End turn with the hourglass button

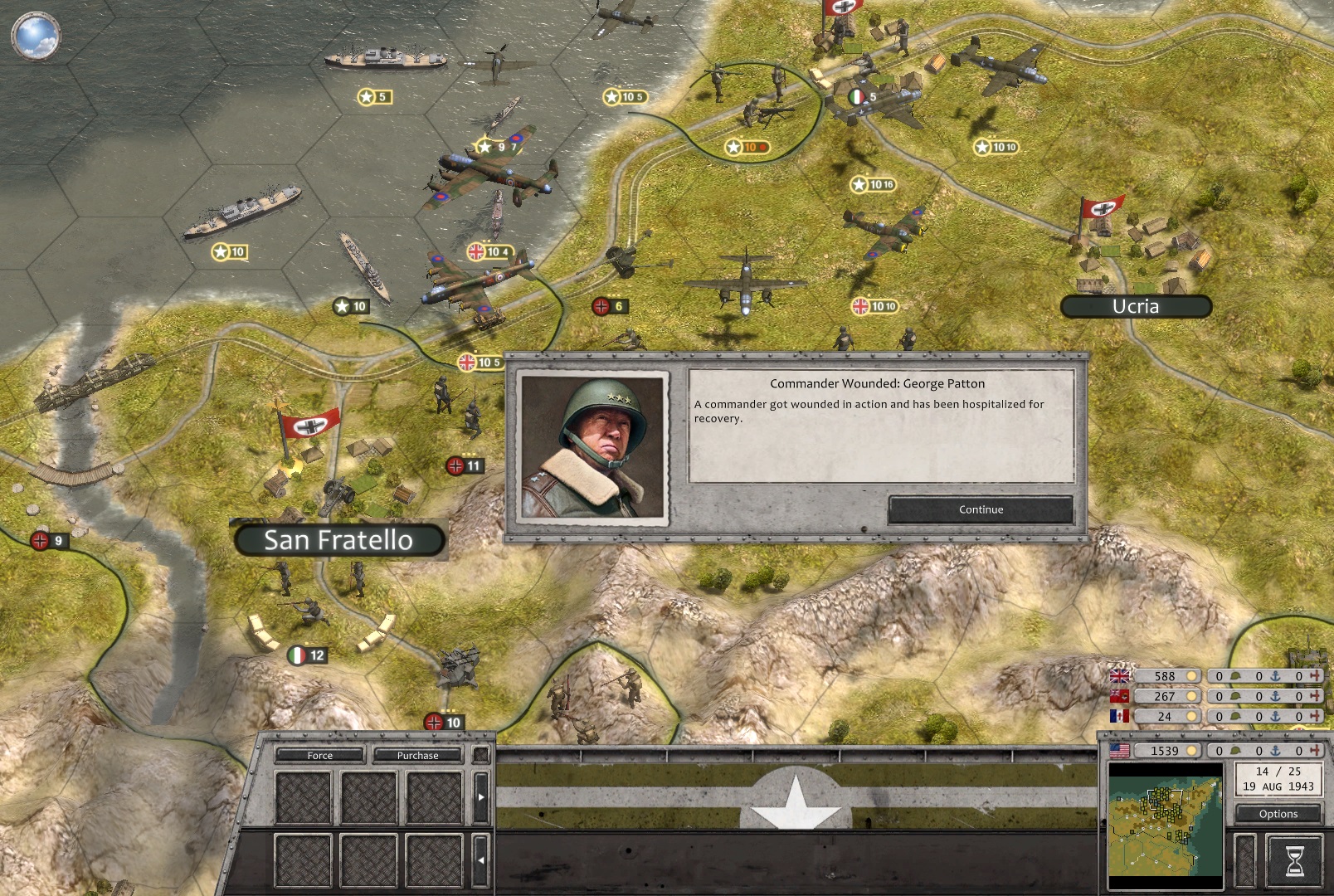(1293, 860)
